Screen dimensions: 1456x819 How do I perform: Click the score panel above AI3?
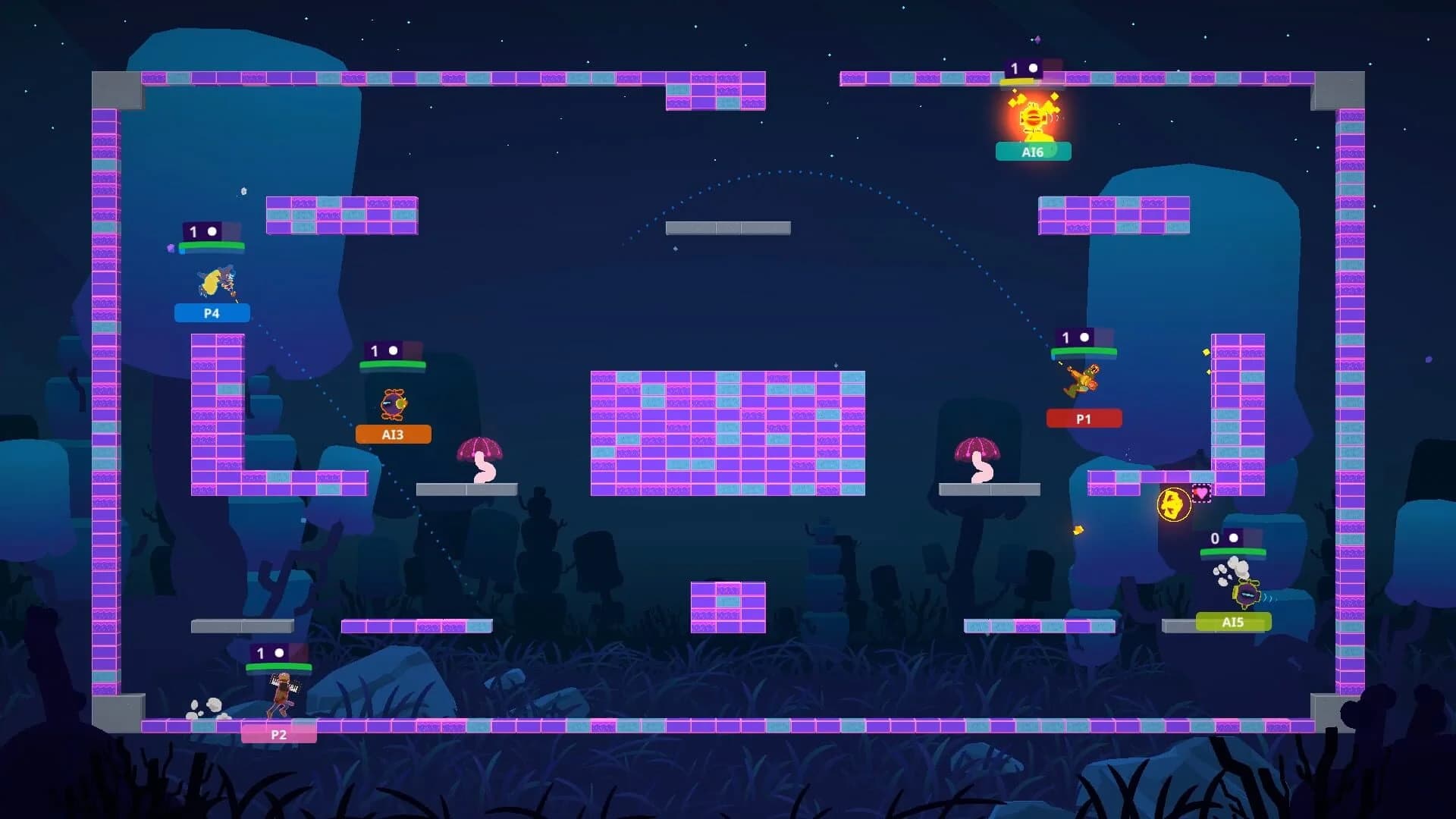[394, 350]
